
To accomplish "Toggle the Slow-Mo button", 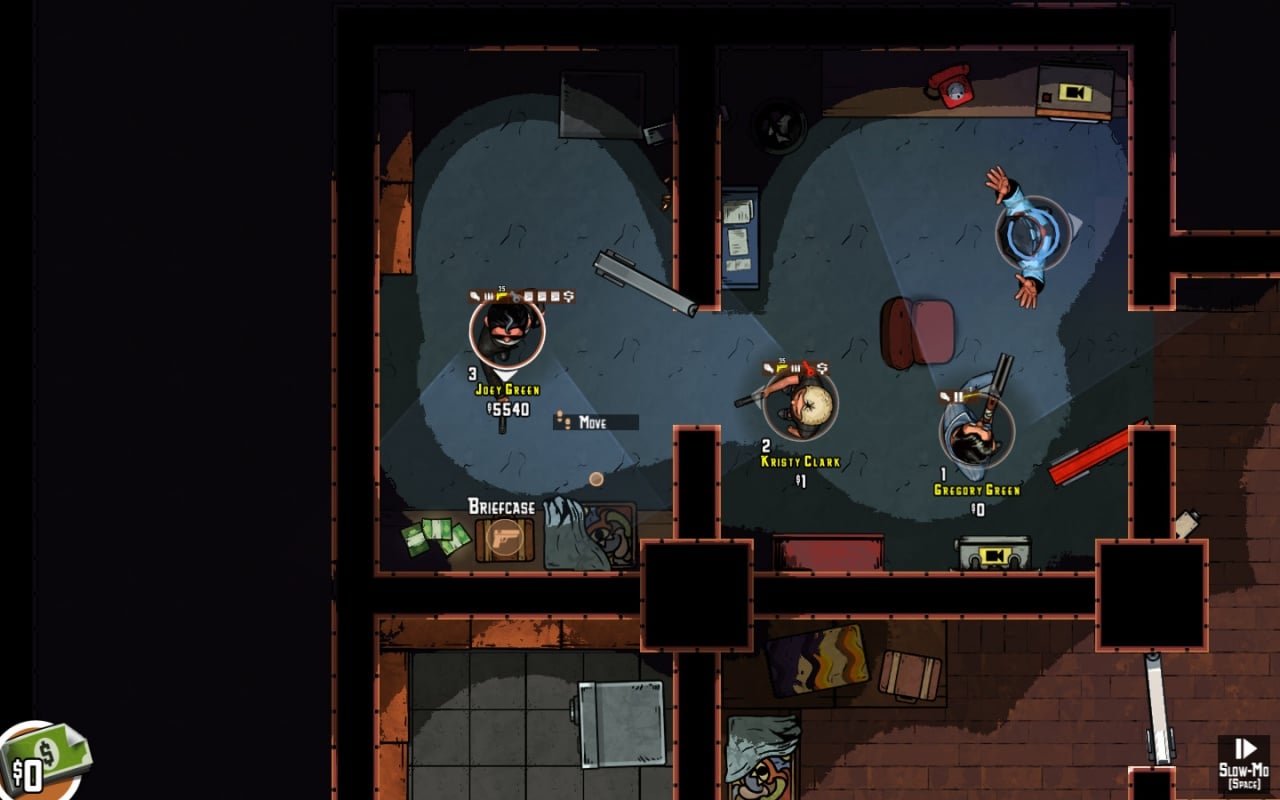I will click(x=1244, y=763).
